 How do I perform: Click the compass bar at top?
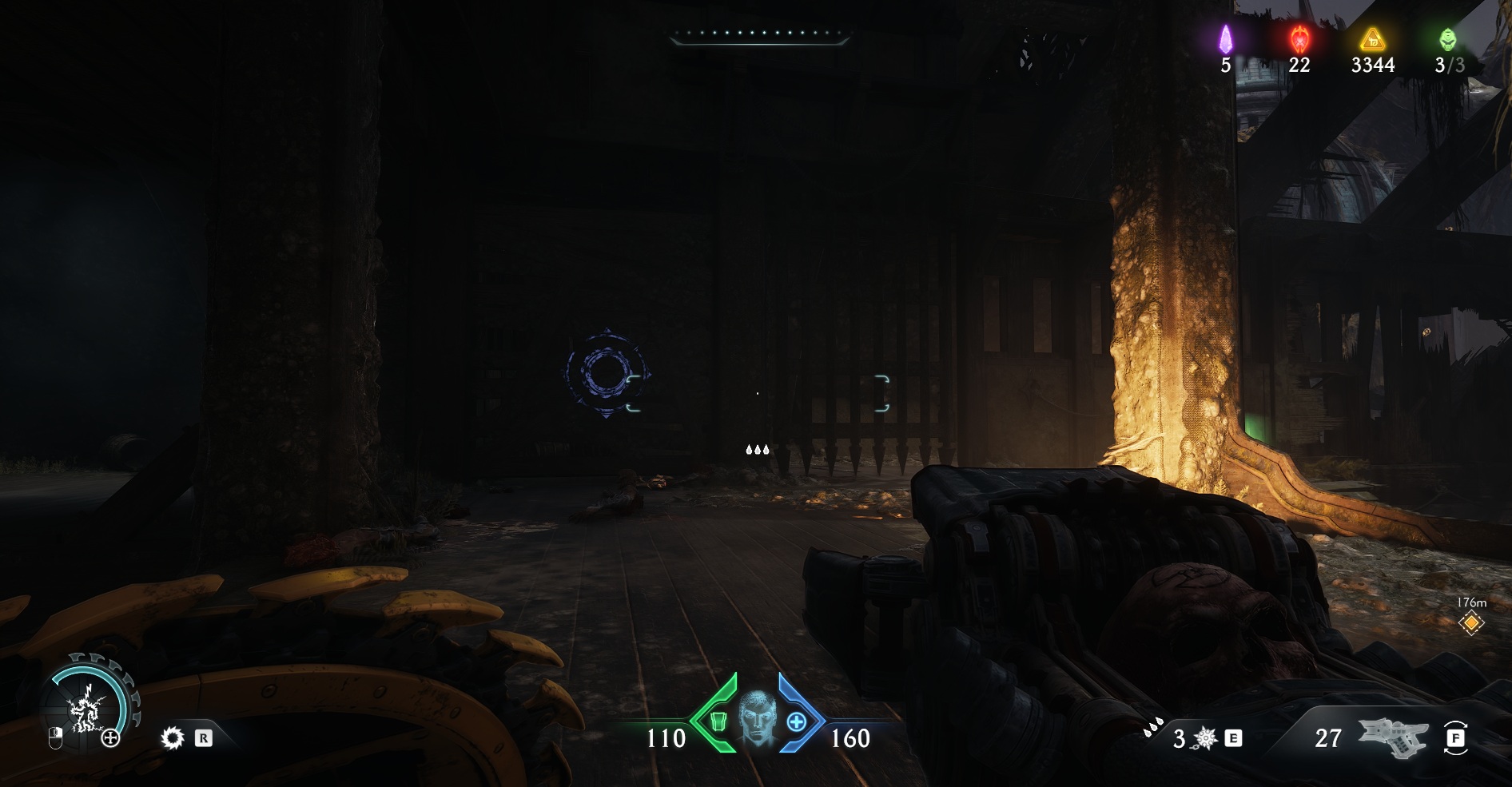[758, 36]
